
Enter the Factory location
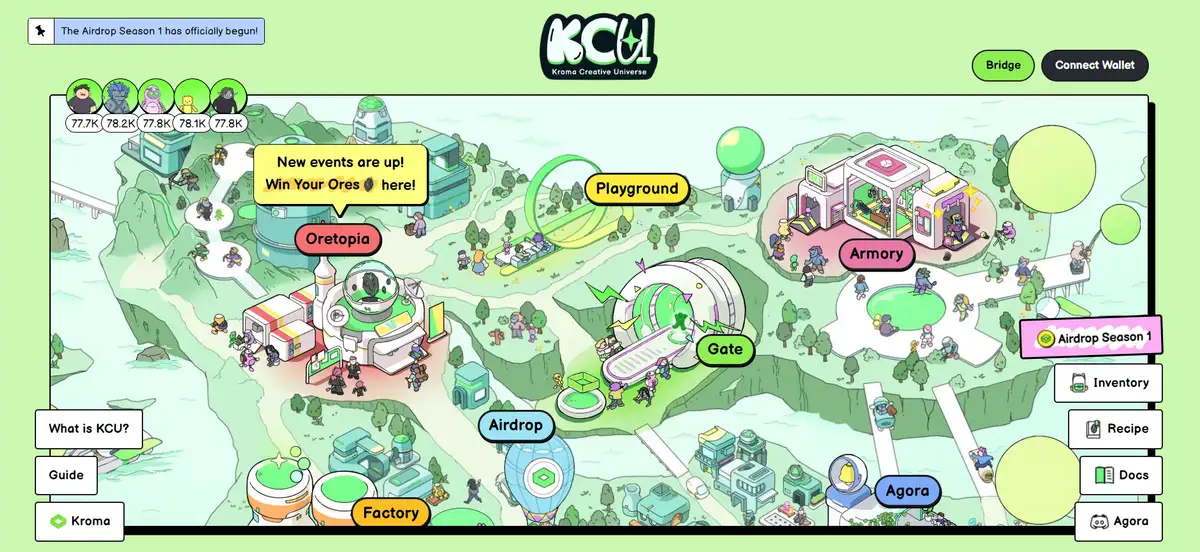(390, 513)
